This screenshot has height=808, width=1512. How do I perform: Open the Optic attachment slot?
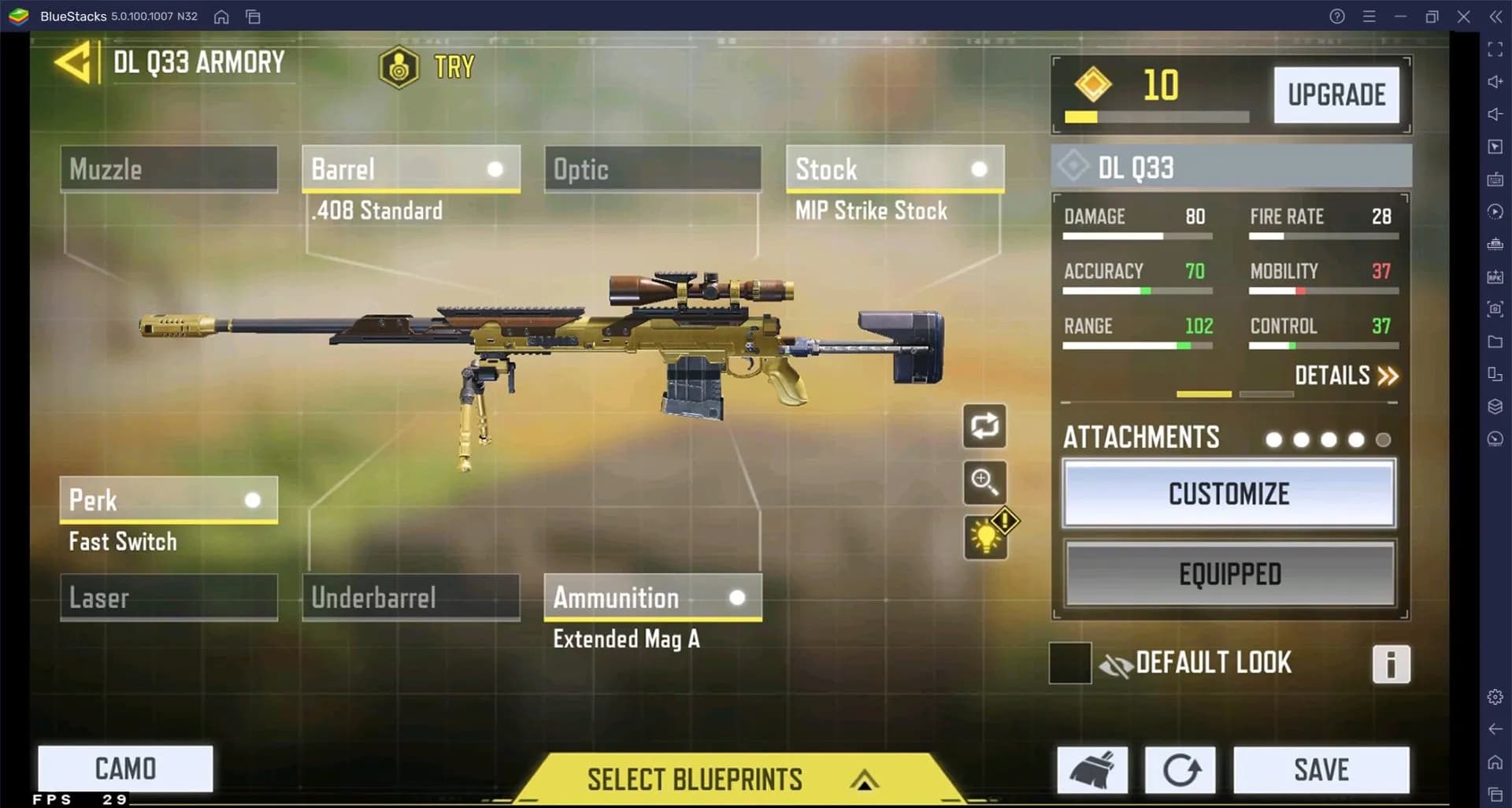click(x=652, y=169)
